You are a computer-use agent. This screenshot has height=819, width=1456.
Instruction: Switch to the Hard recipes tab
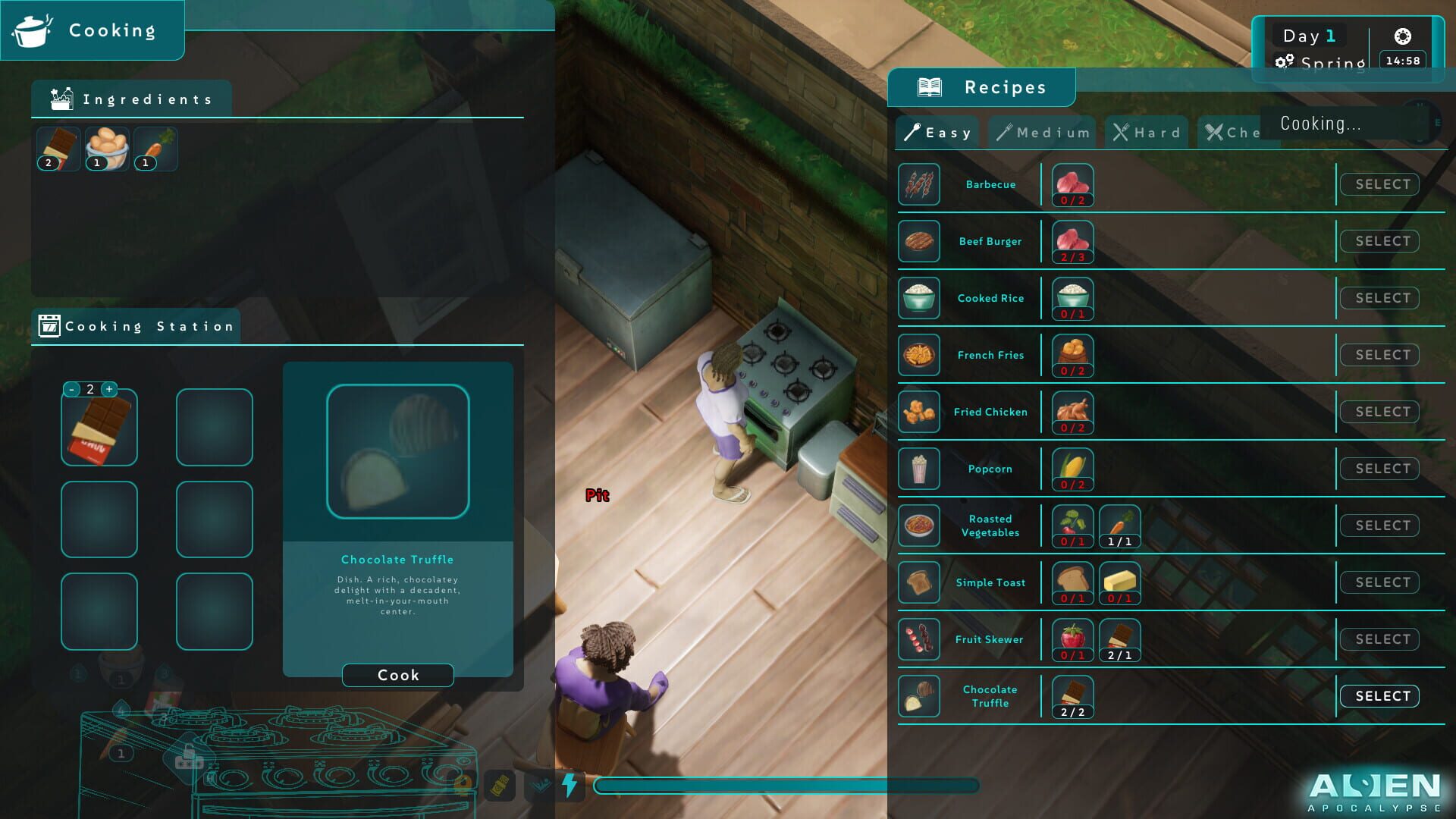tap(1146, 132)
